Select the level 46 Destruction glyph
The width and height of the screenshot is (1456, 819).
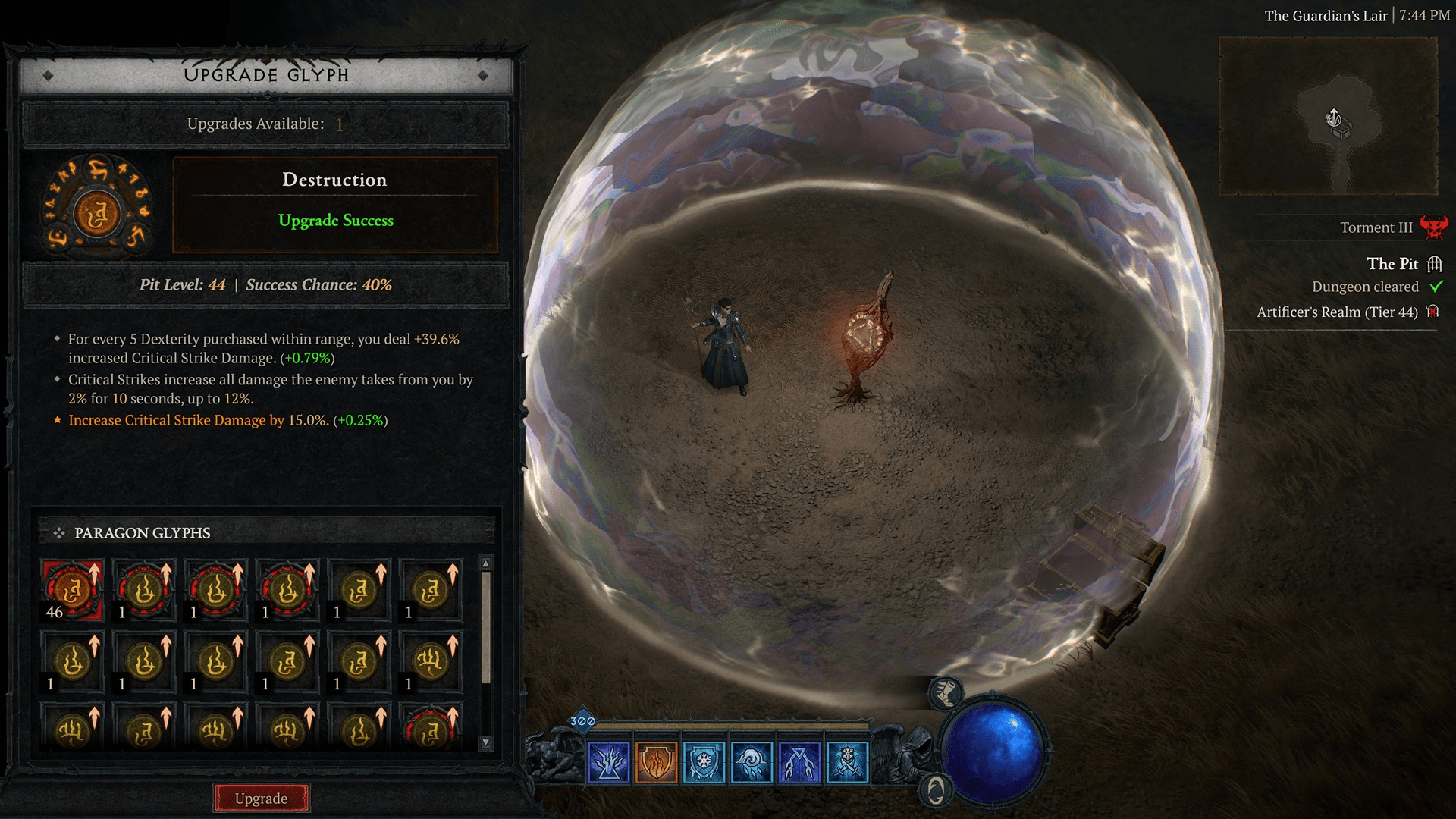(73, 591)
